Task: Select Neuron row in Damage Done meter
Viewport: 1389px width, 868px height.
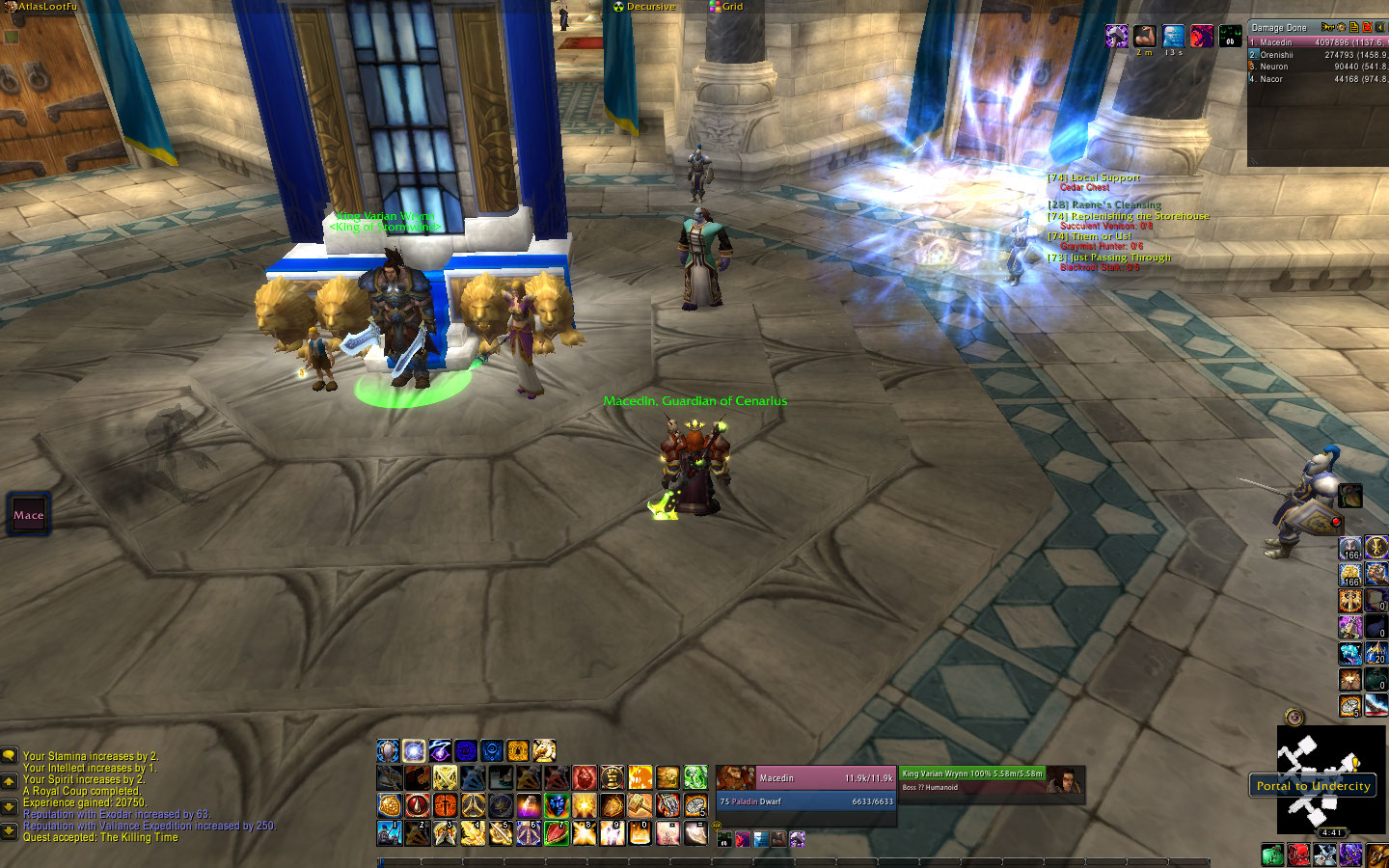Action: 1316,67
